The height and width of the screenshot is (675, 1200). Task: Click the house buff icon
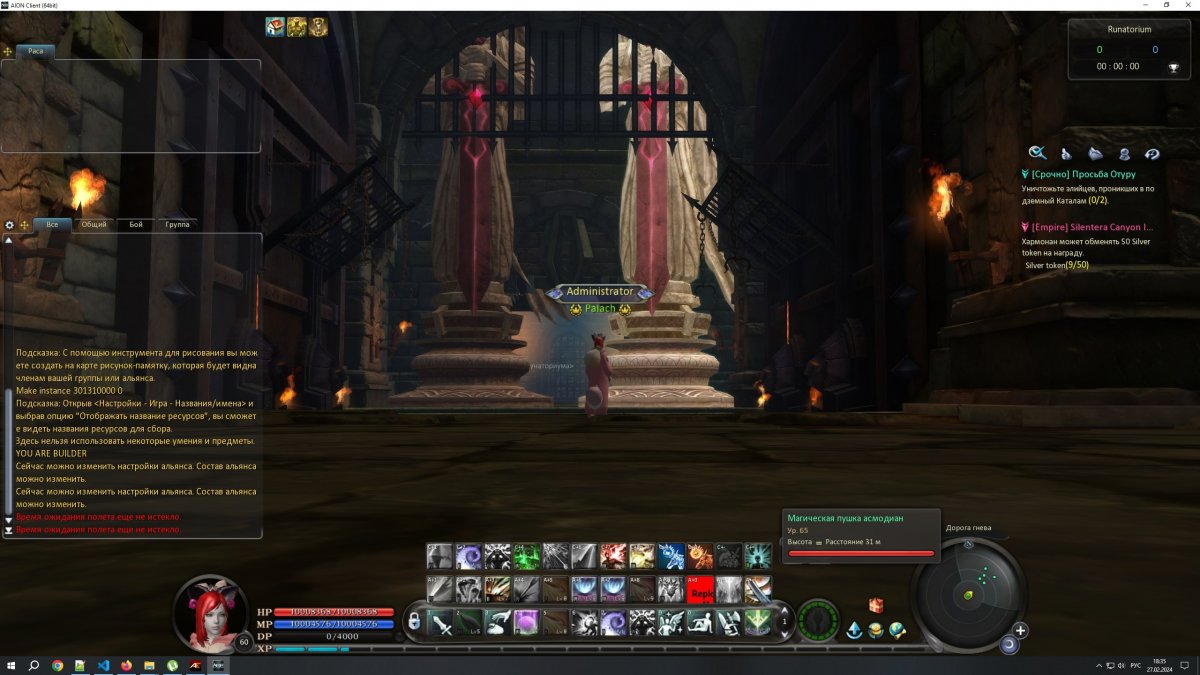[x=275, y=27]
